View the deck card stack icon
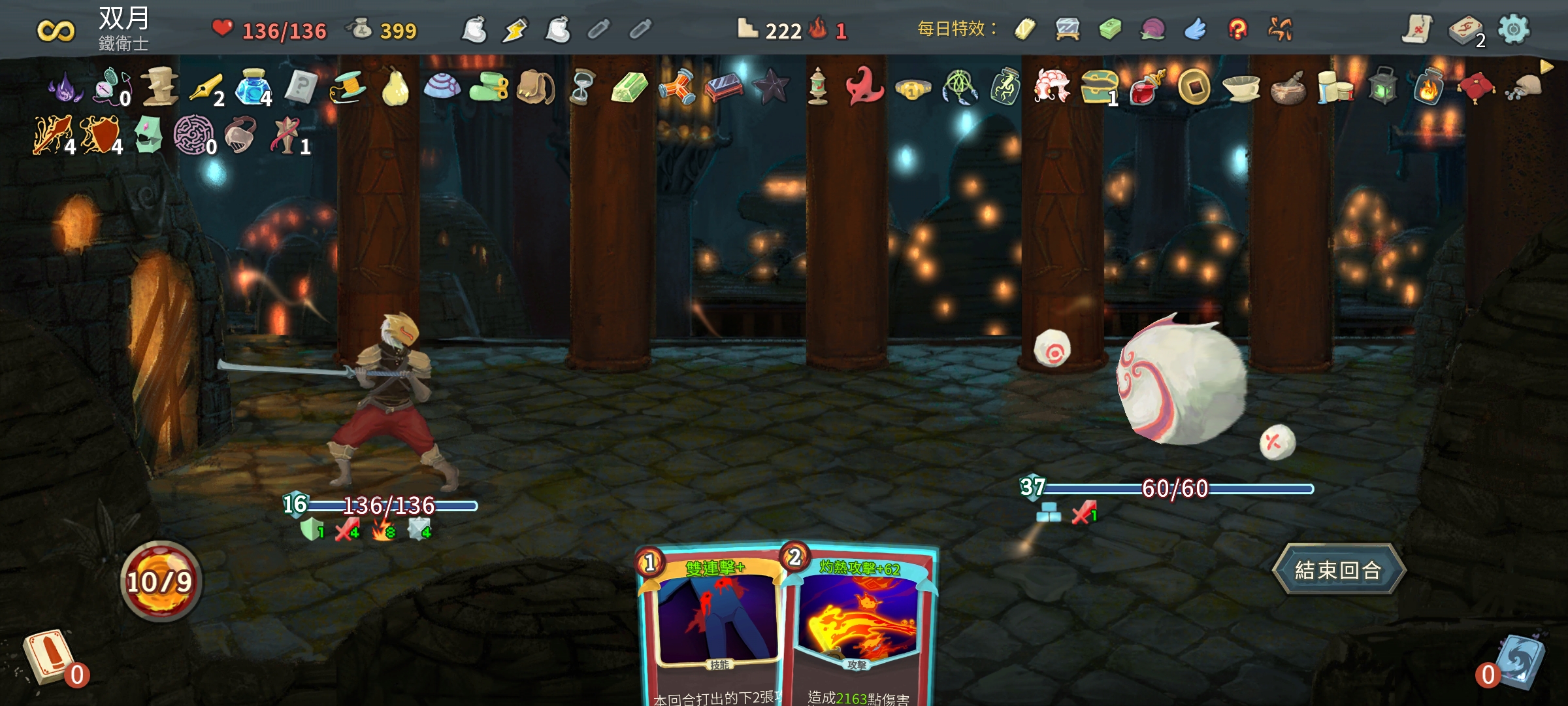This screenshot has height=706, width=1568. click(1465, 31)
